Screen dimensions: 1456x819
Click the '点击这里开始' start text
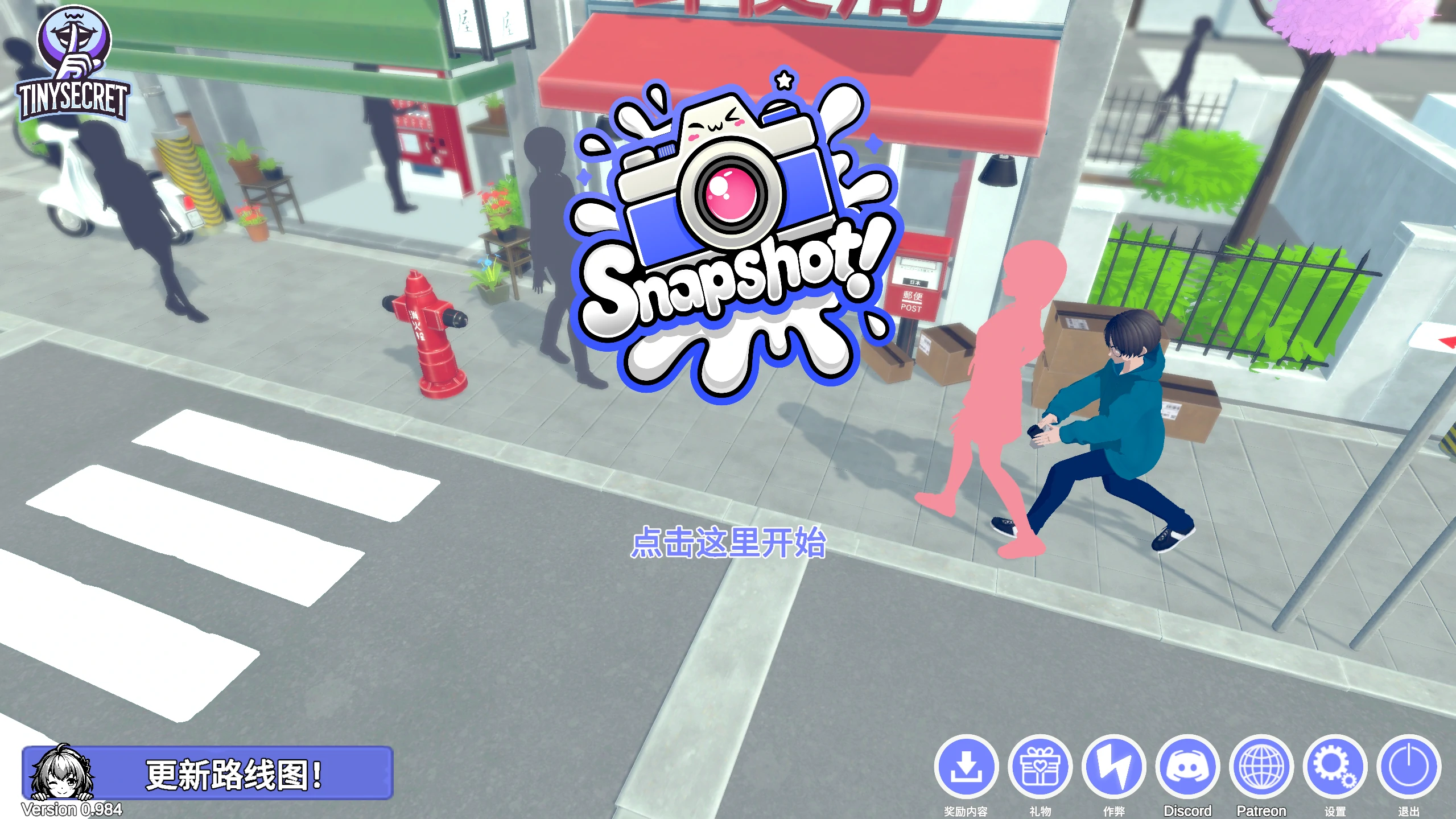pyautogui.click(x=728, y=542)
